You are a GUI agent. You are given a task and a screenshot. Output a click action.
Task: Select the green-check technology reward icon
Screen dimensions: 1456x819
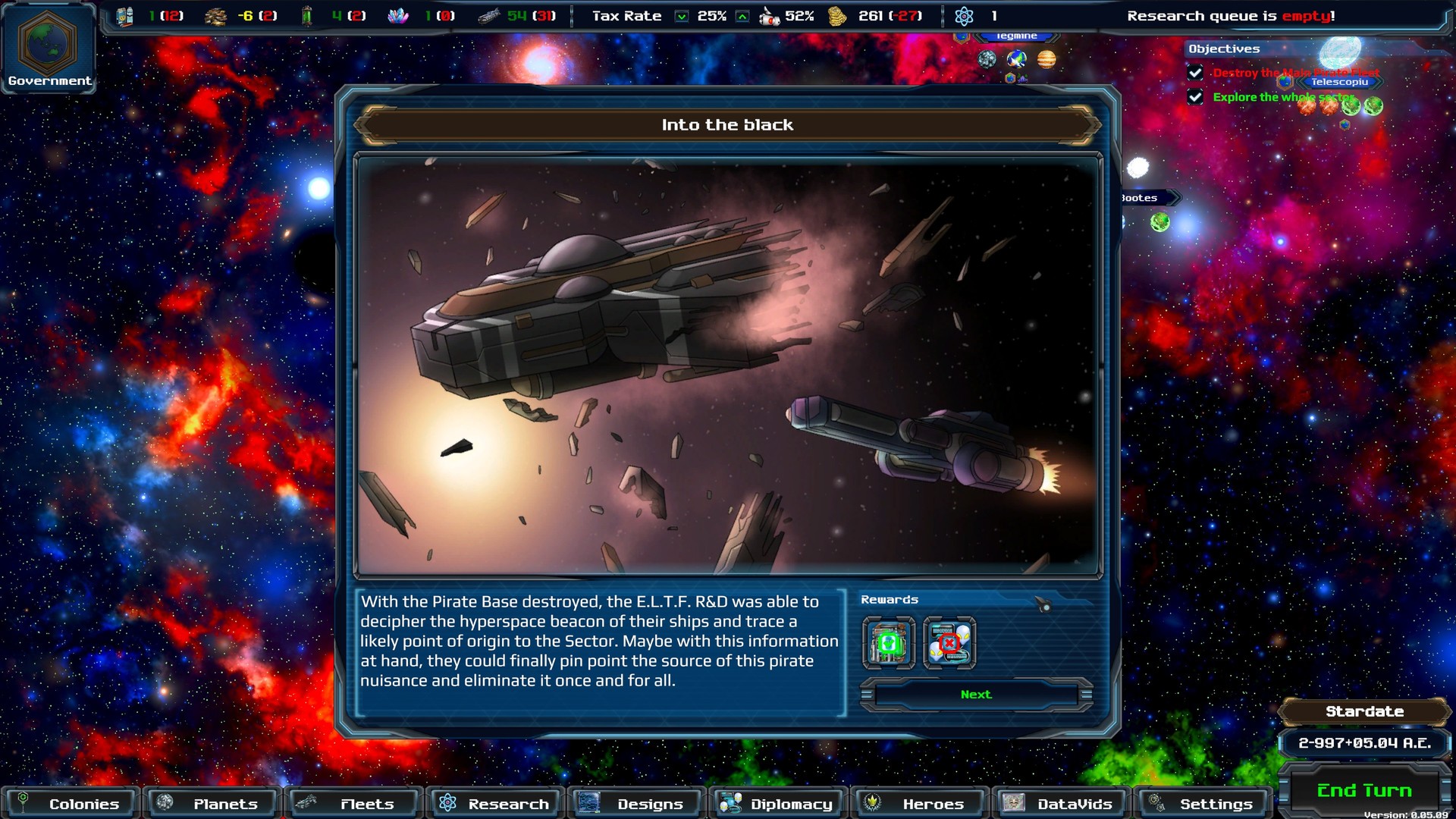[x=889, y=644]
